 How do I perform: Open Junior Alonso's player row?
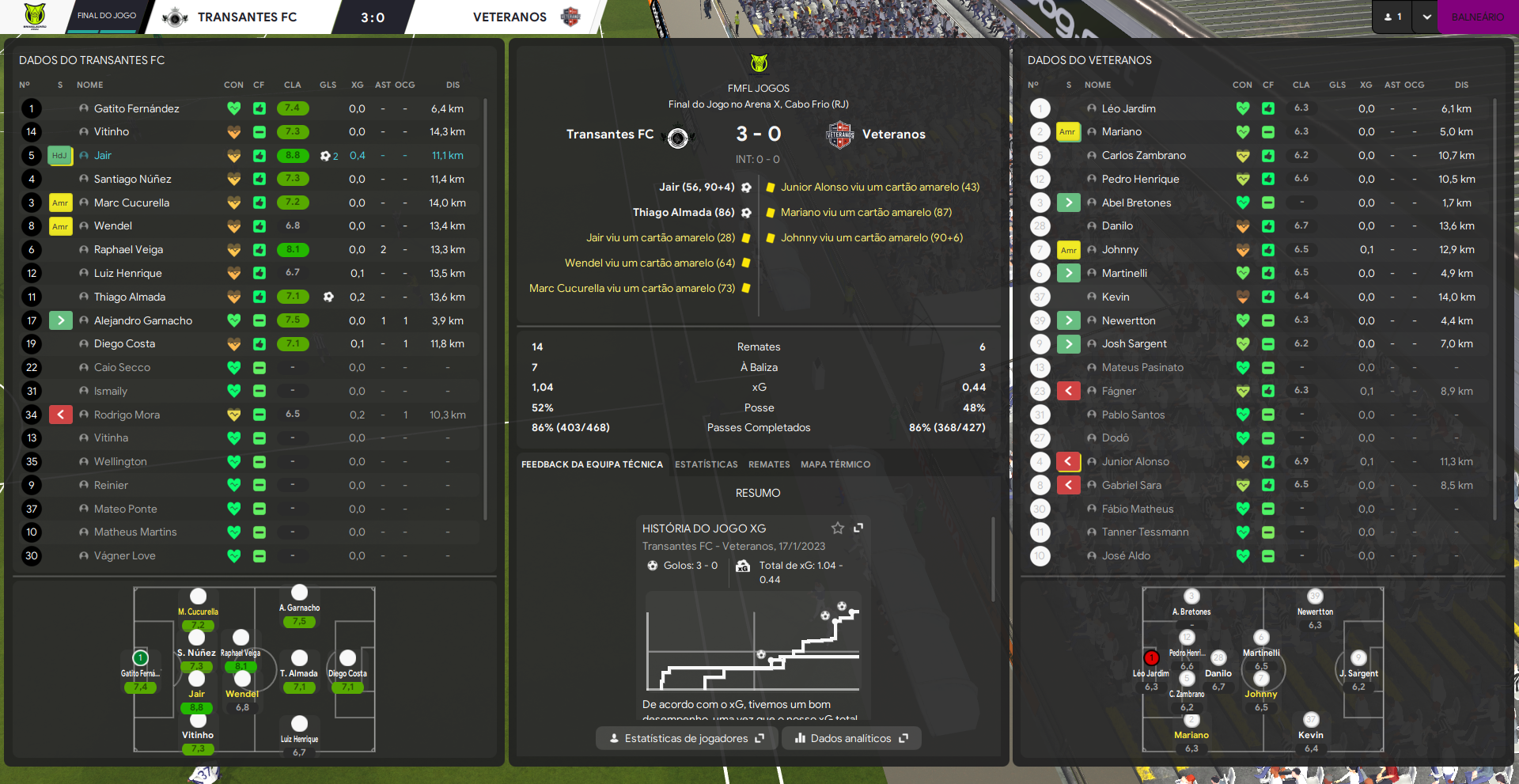tap(1135, 462)
